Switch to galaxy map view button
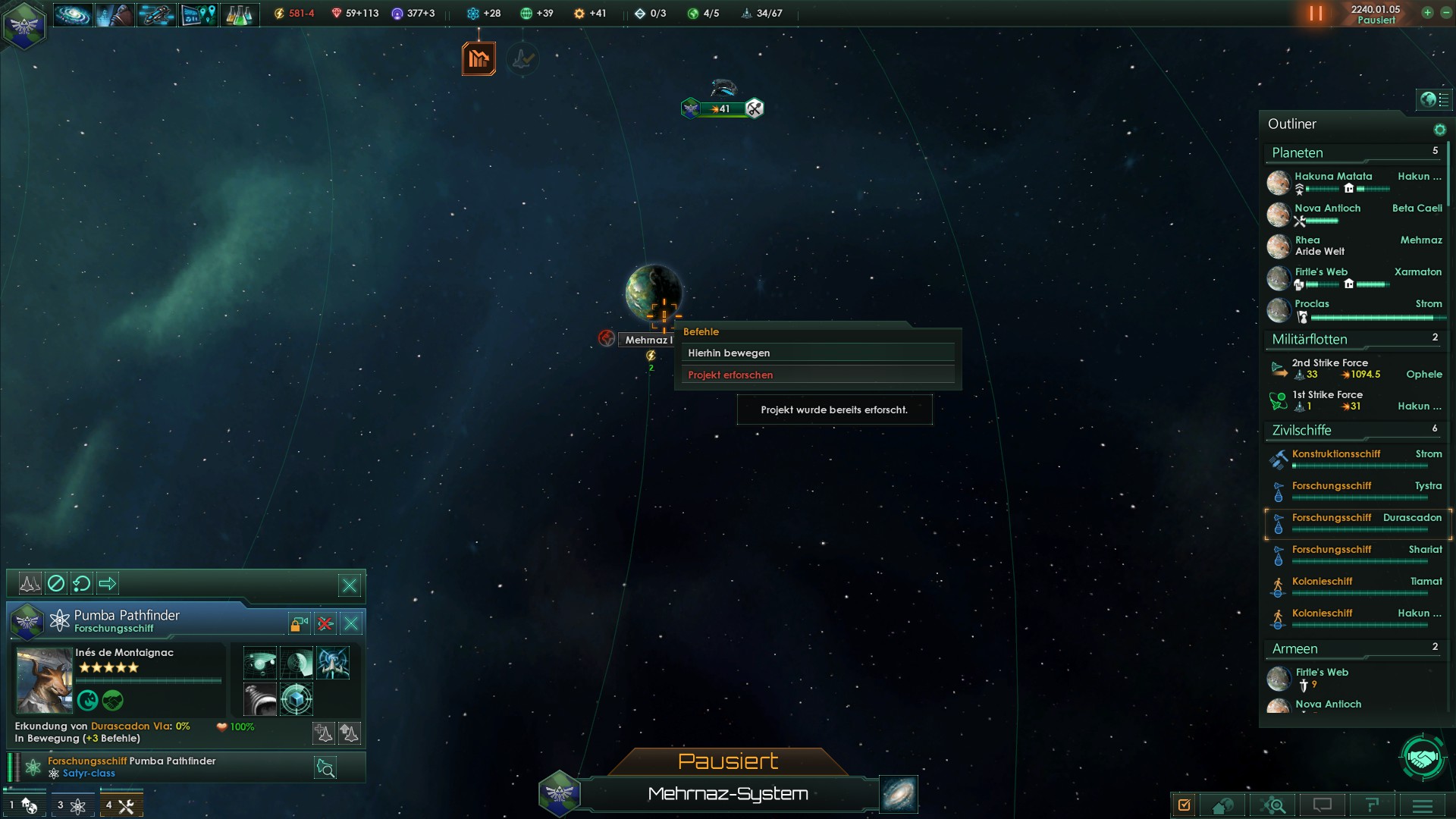1456x819 pixels. point(899,793)
